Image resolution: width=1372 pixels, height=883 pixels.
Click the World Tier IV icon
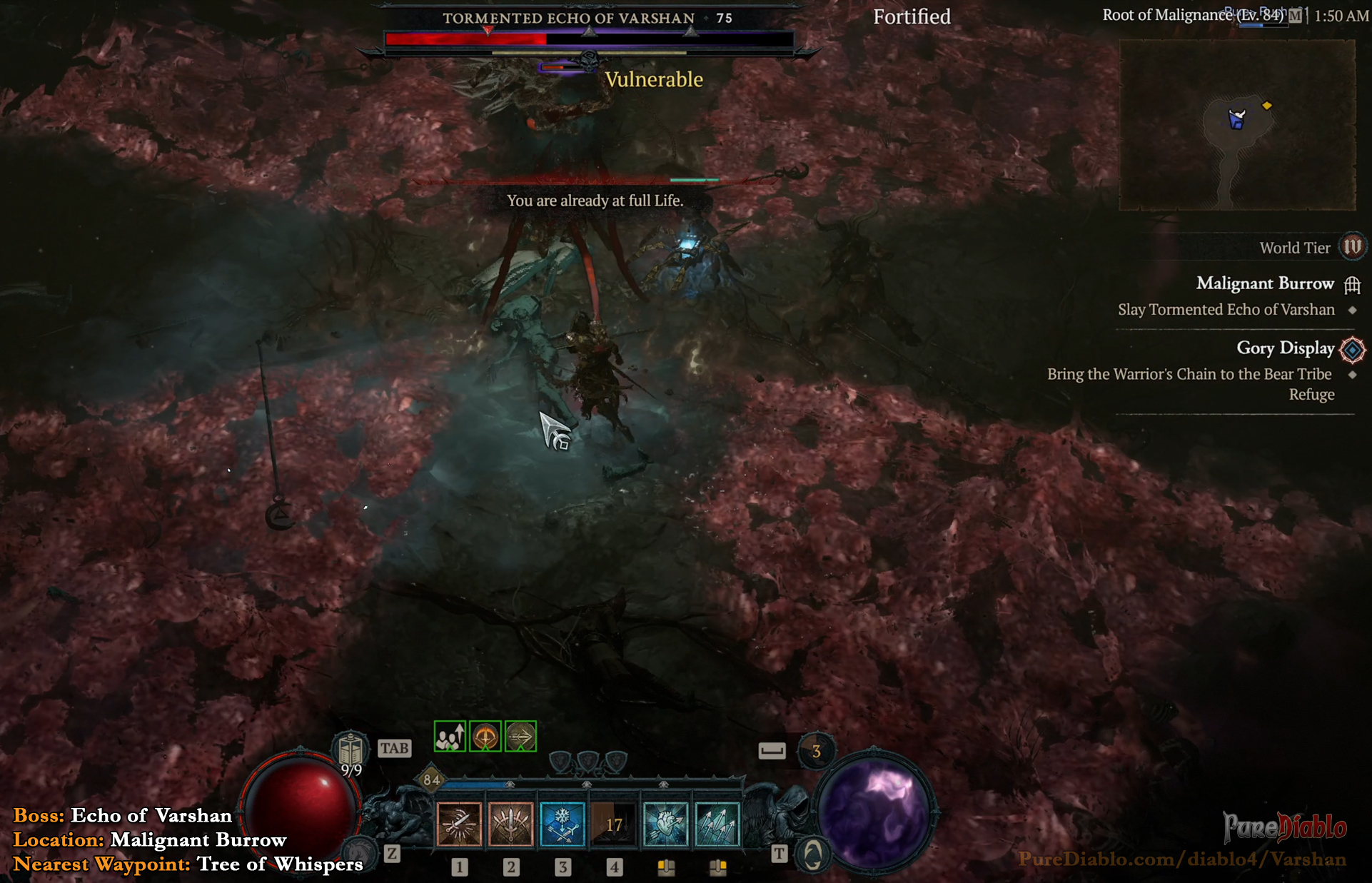[1352, 247]
